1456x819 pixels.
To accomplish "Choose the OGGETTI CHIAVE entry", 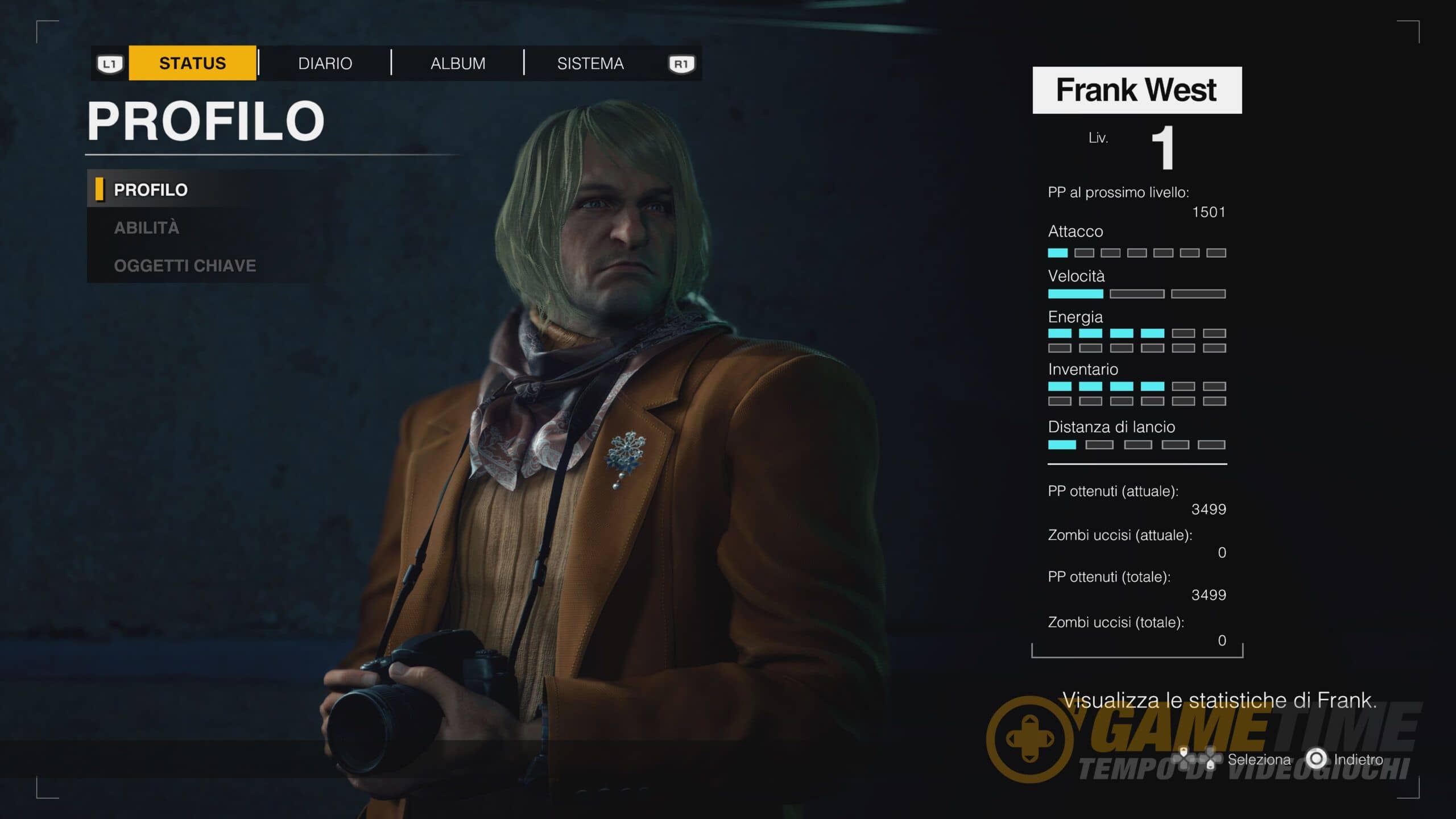I will coord(185,266).
